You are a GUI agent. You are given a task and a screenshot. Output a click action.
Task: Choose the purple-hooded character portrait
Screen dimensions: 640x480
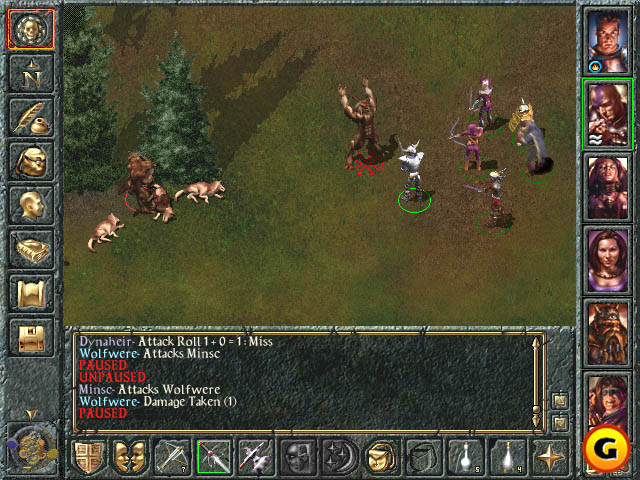[x=605, y=402]
